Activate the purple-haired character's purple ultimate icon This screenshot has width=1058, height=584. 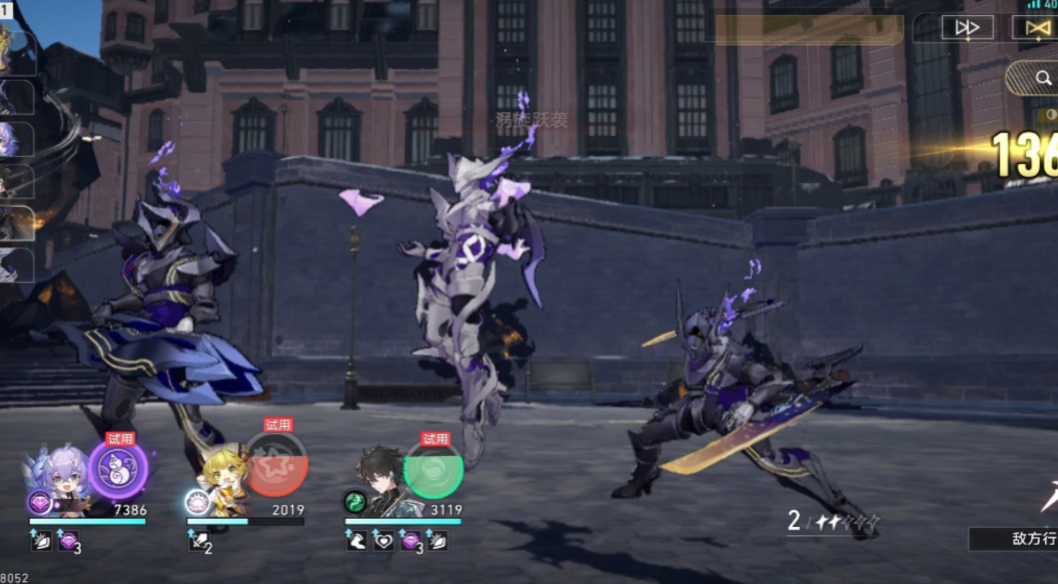[118, 470]
